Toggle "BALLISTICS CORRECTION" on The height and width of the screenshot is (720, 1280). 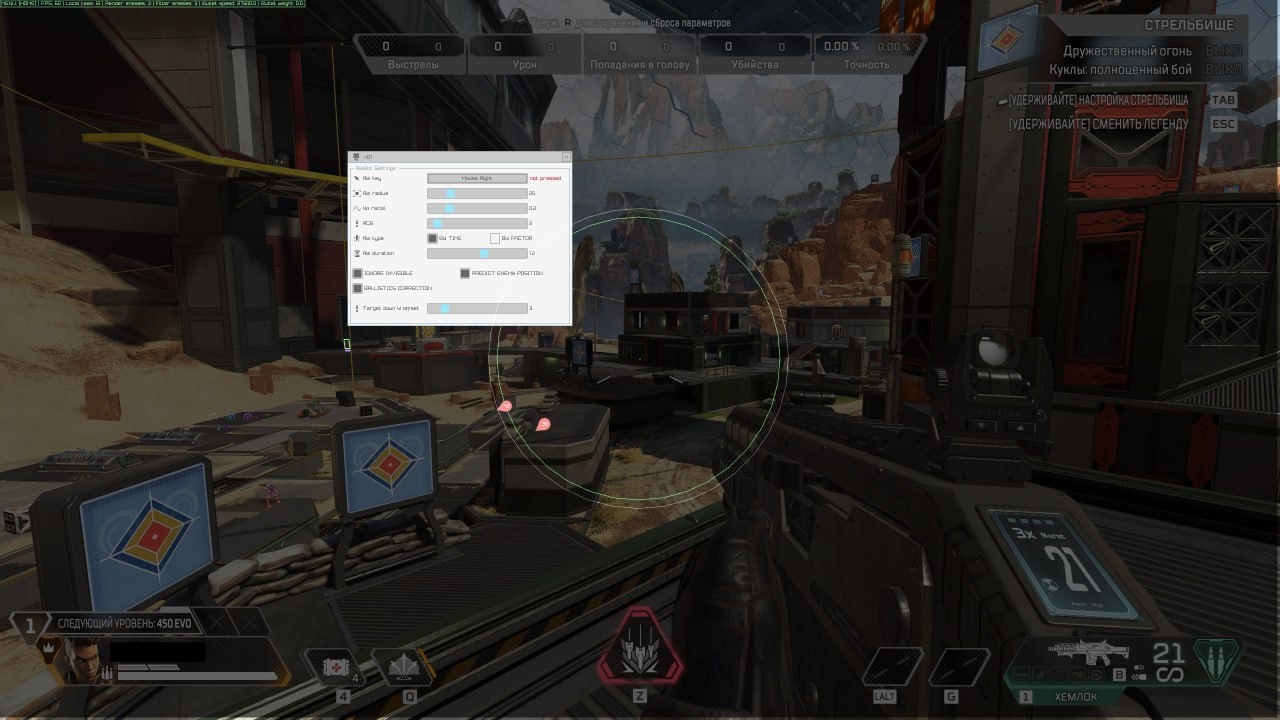[x=357, y=288]
